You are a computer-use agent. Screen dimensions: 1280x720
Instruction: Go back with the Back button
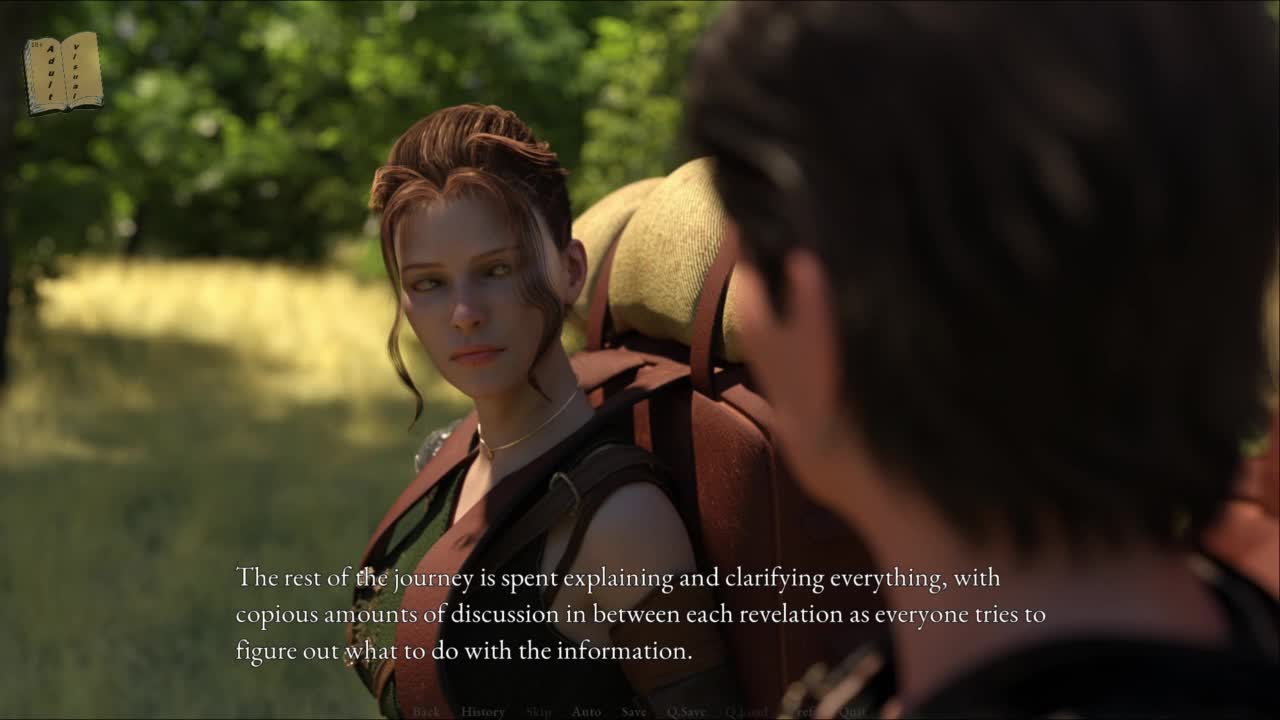(x=426, y=712)
